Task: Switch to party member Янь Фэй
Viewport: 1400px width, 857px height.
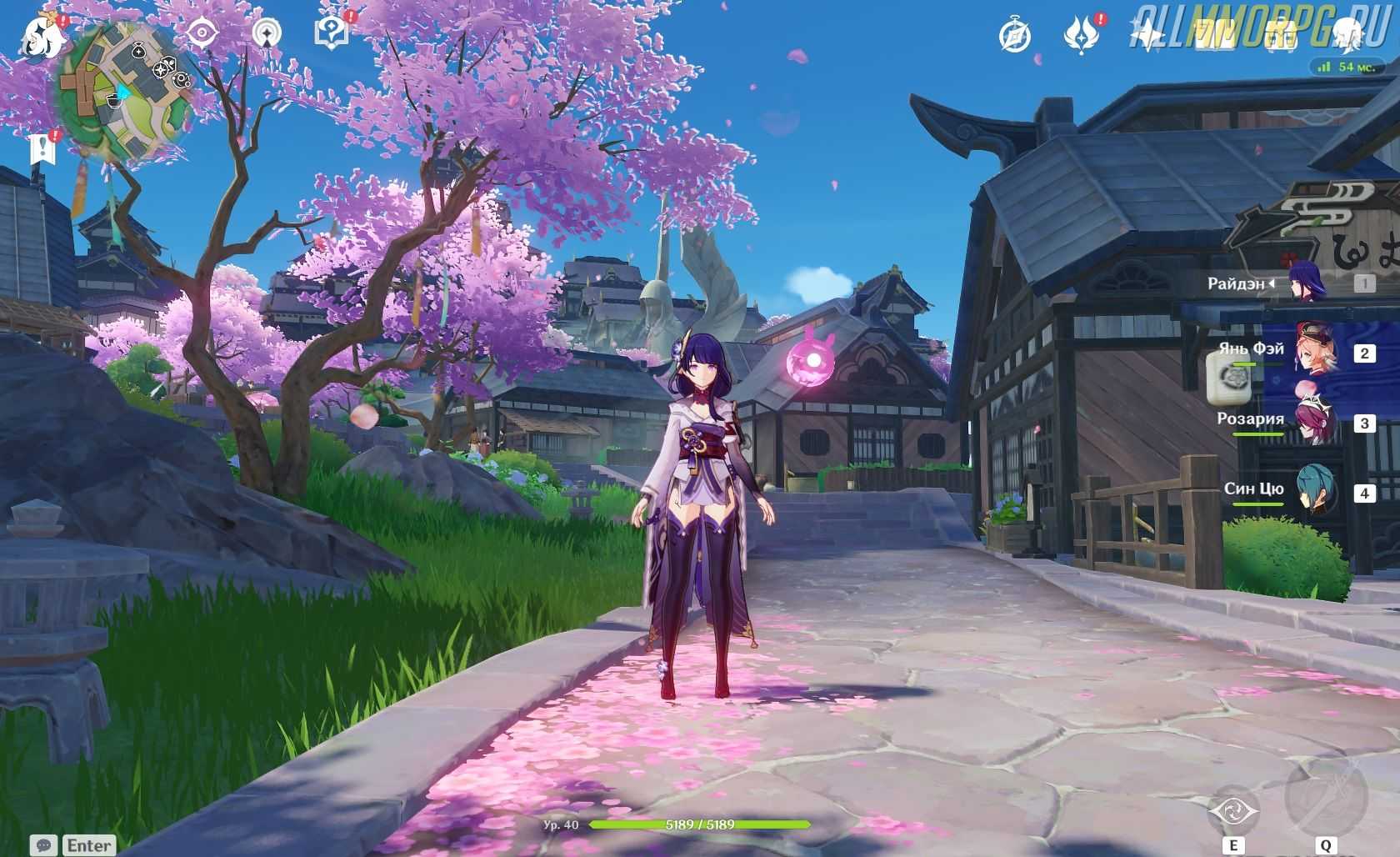Action: point(1314,351)
